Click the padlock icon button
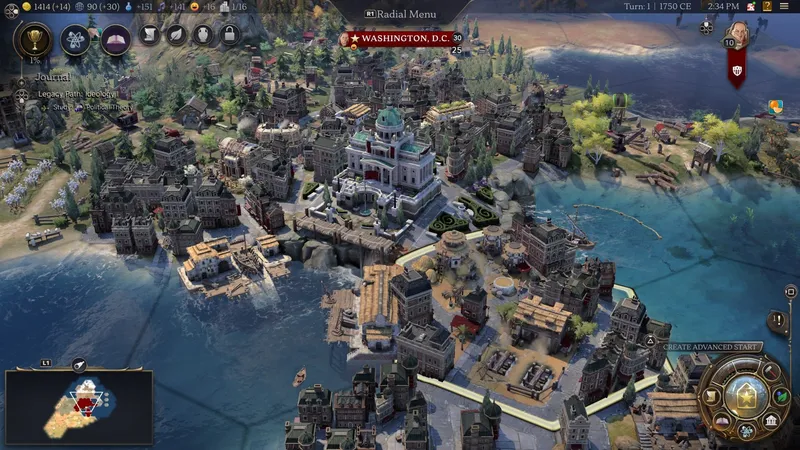Screen dimensions: 800x450 (x=230, y=36)
